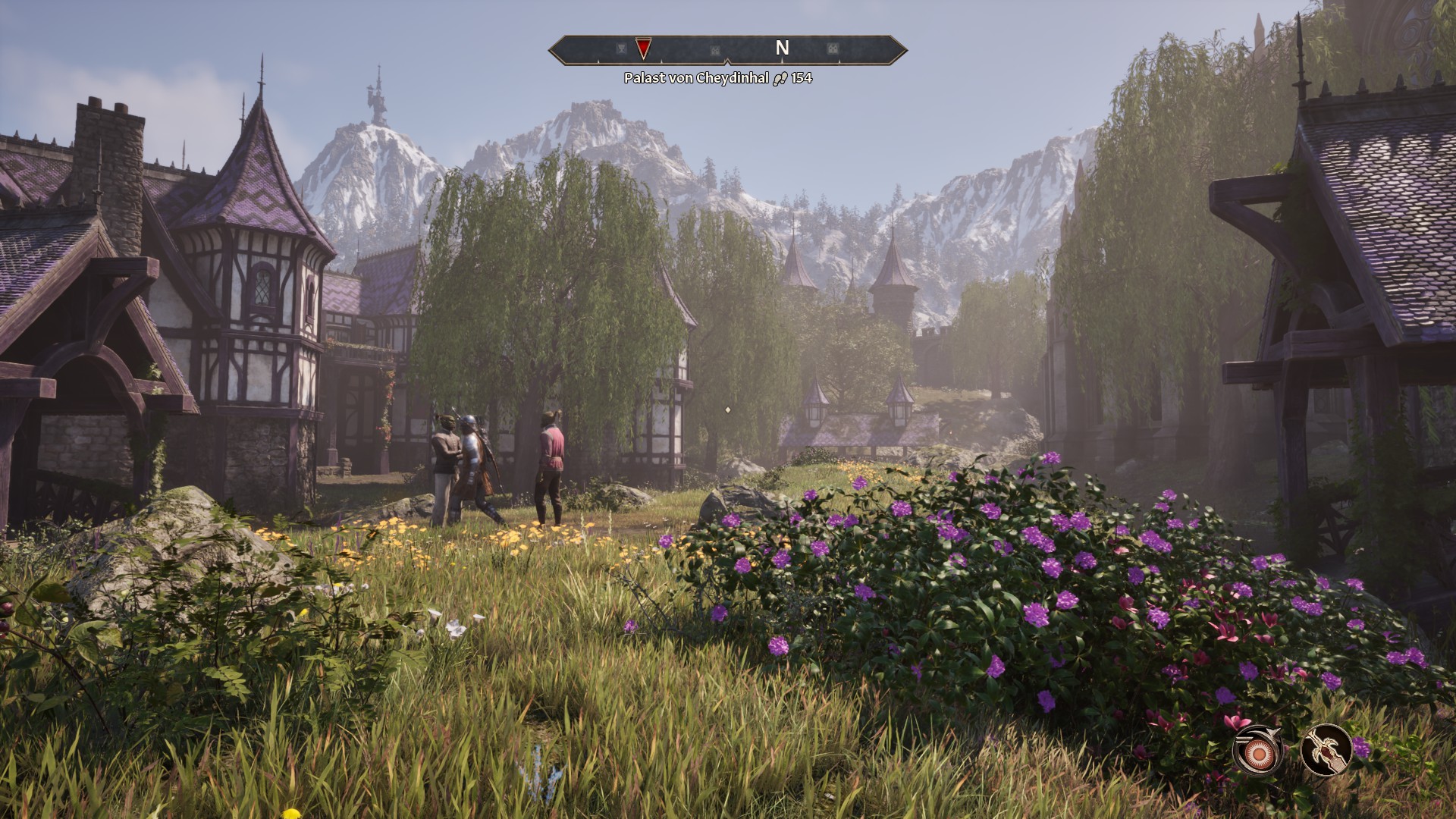Click the equipped spell icon with the sun

tap(1258, 751)
